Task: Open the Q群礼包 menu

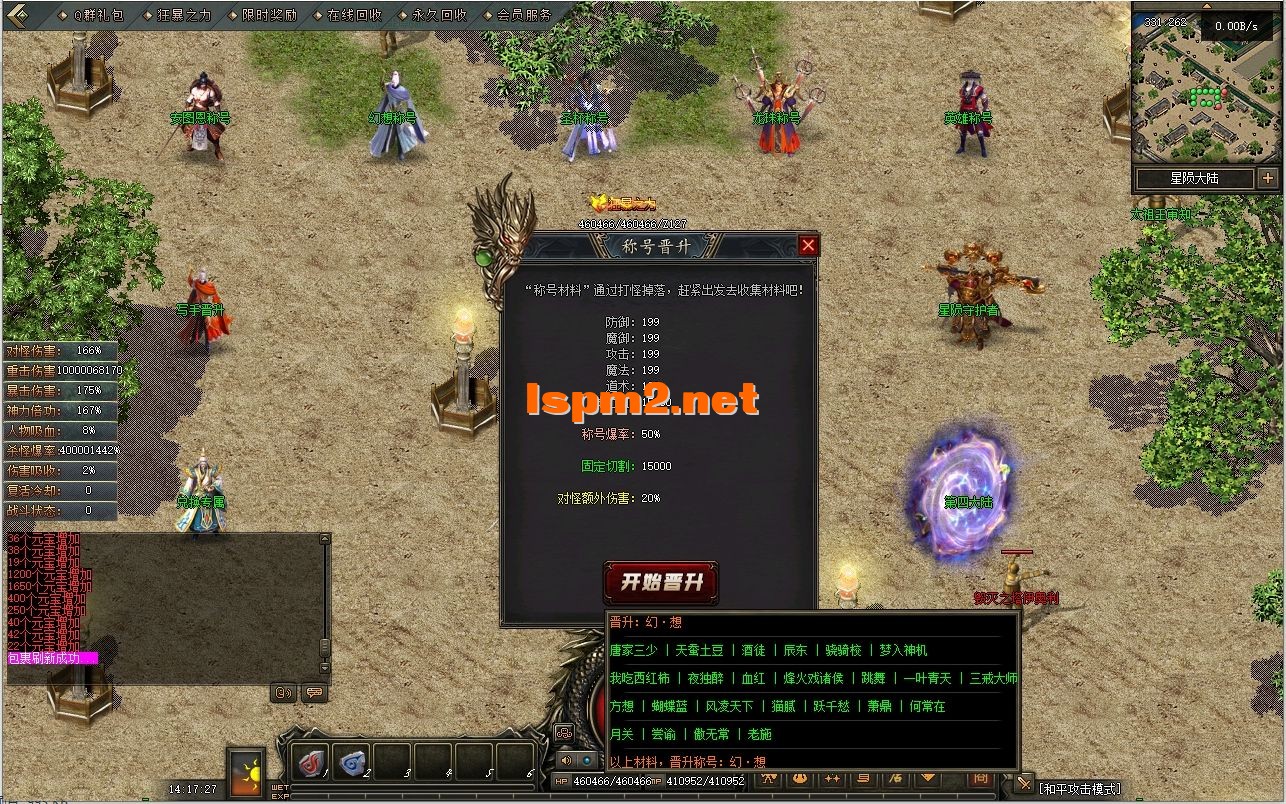Action: [x=98, y=15]
